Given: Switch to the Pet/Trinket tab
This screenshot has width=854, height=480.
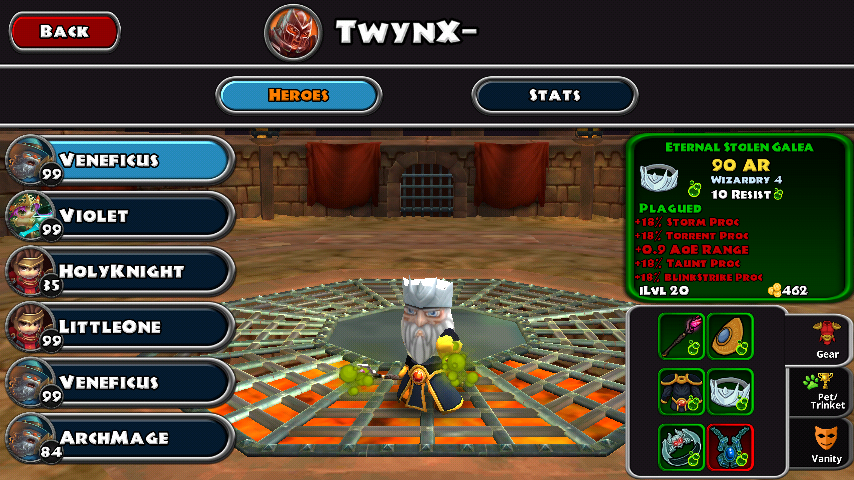Looking at the screenshot, I should click(826, 391).
